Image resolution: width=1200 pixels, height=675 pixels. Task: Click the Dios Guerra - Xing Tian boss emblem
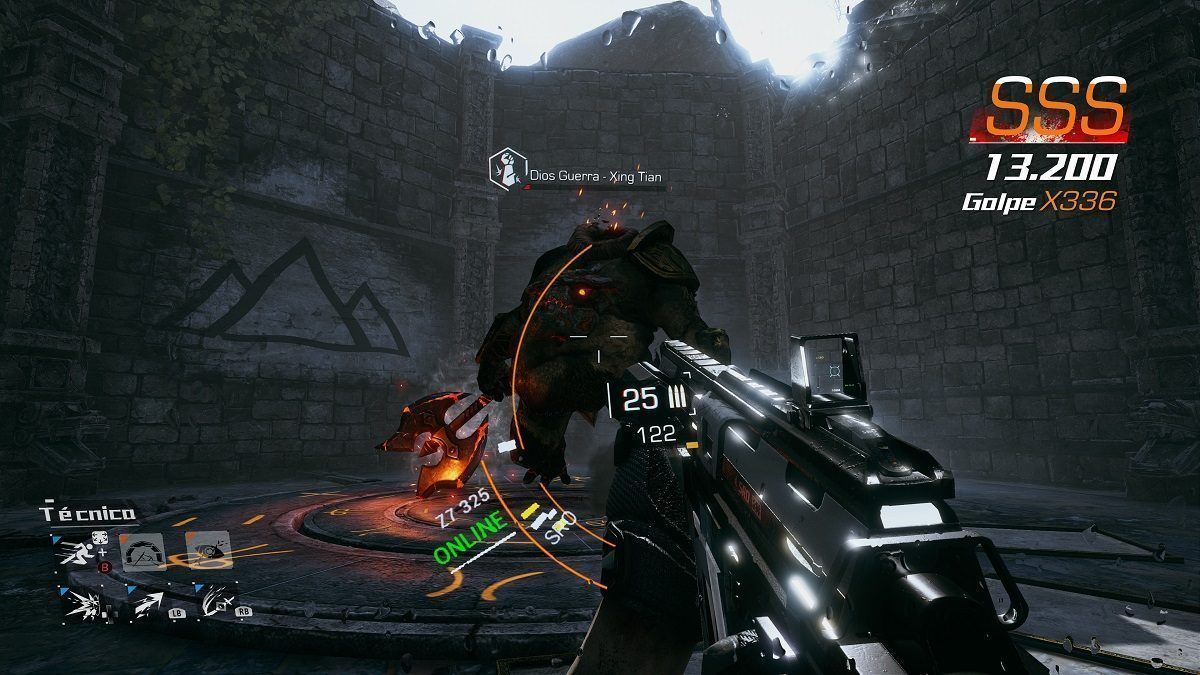(507, 170)
